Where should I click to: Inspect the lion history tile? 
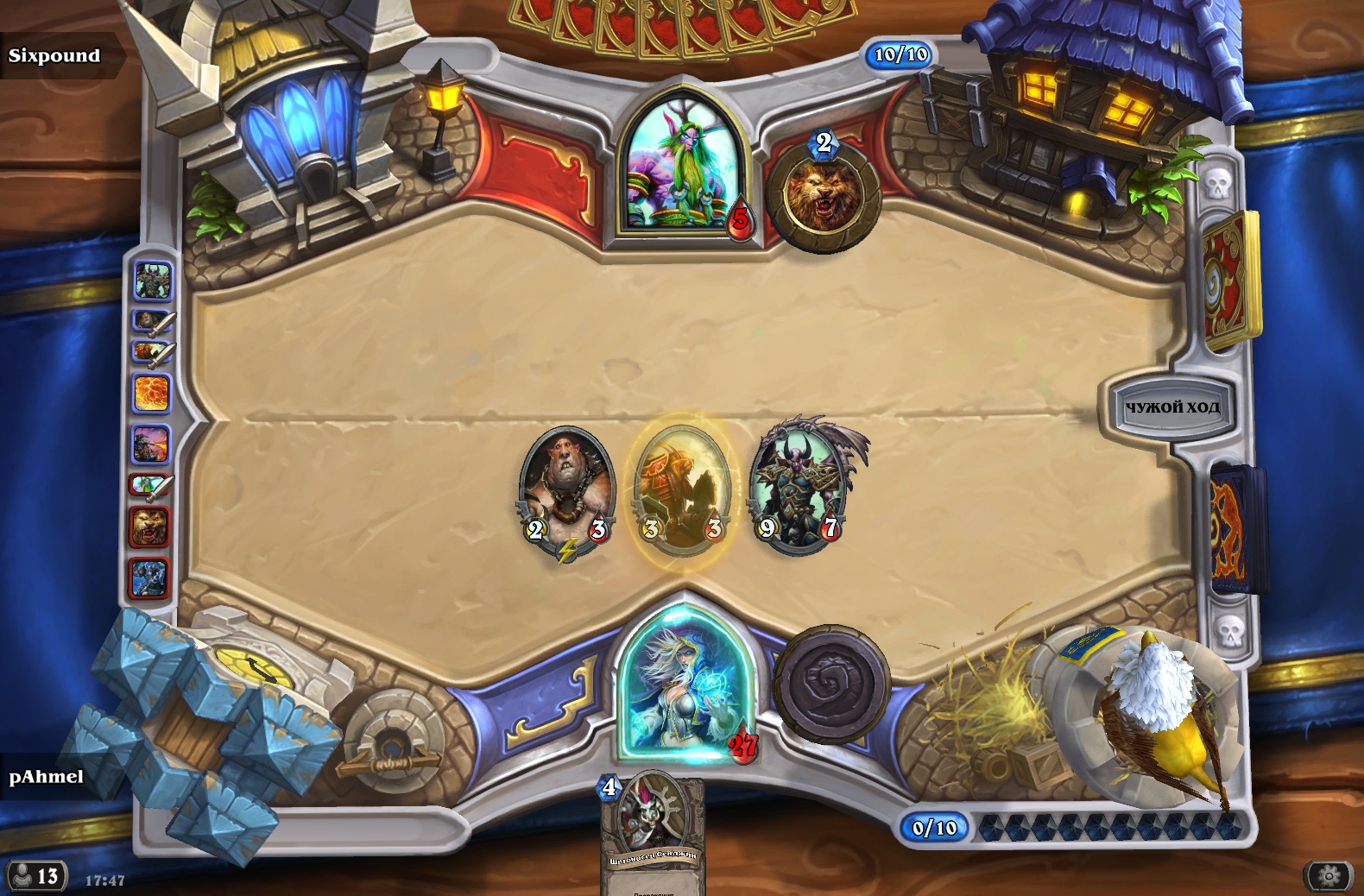tap(150, 527)
